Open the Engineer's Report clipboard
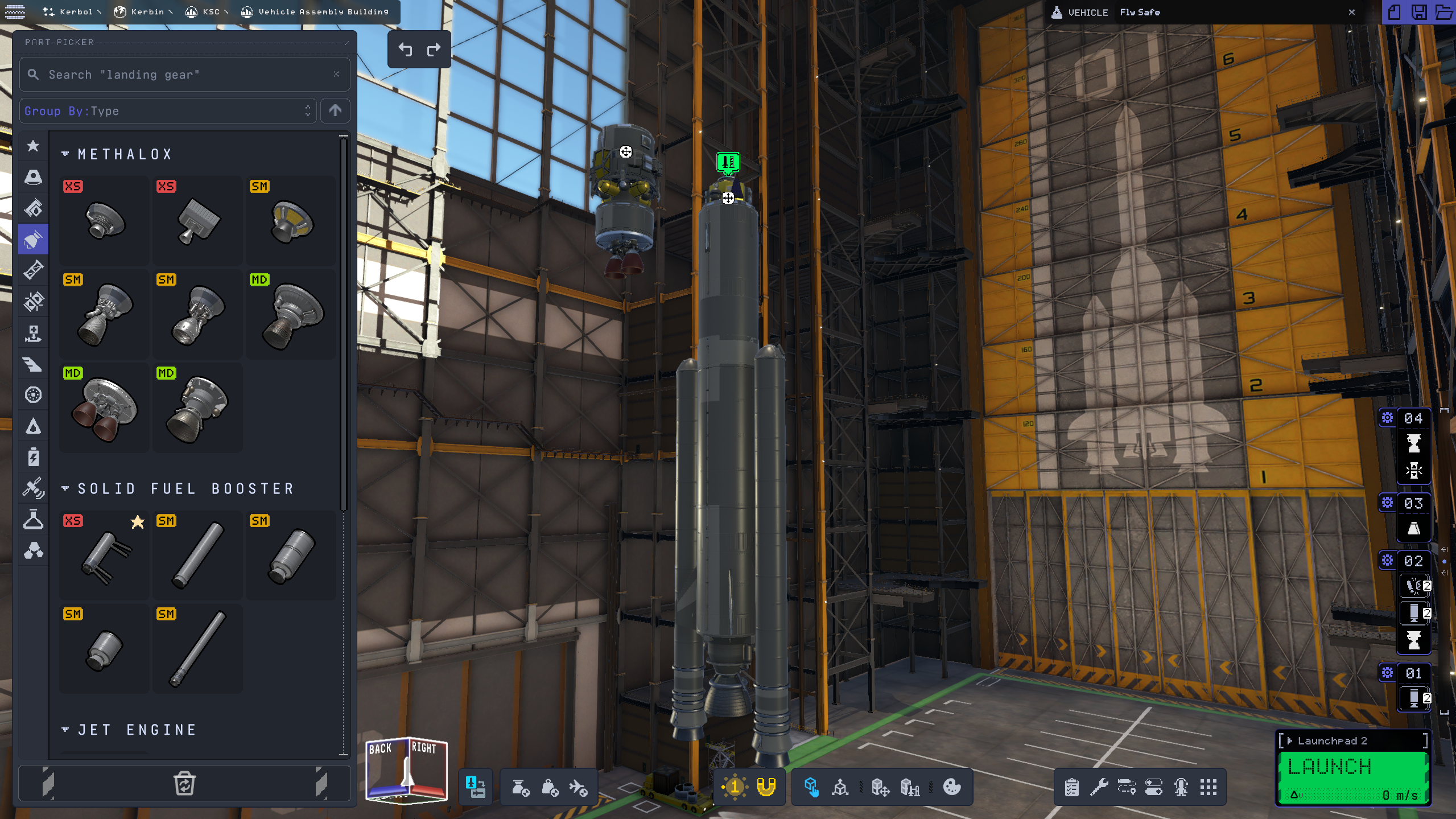The width and height of the screenshot is (1456, 819). click(x=1072, y=788)
